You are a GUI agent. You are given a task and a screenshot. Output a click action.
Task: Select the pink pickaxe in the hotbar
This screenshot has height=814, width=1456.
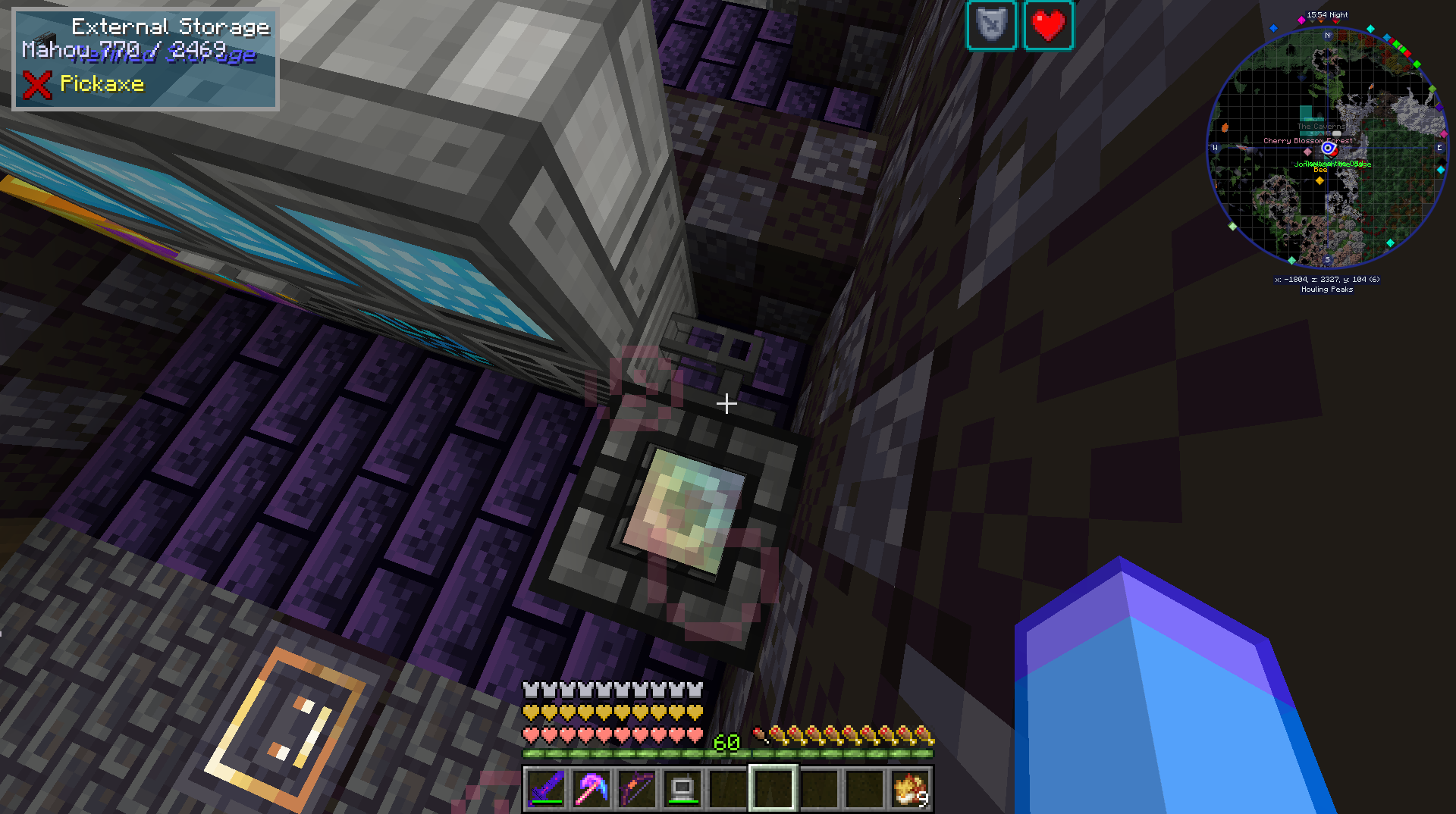592,788
